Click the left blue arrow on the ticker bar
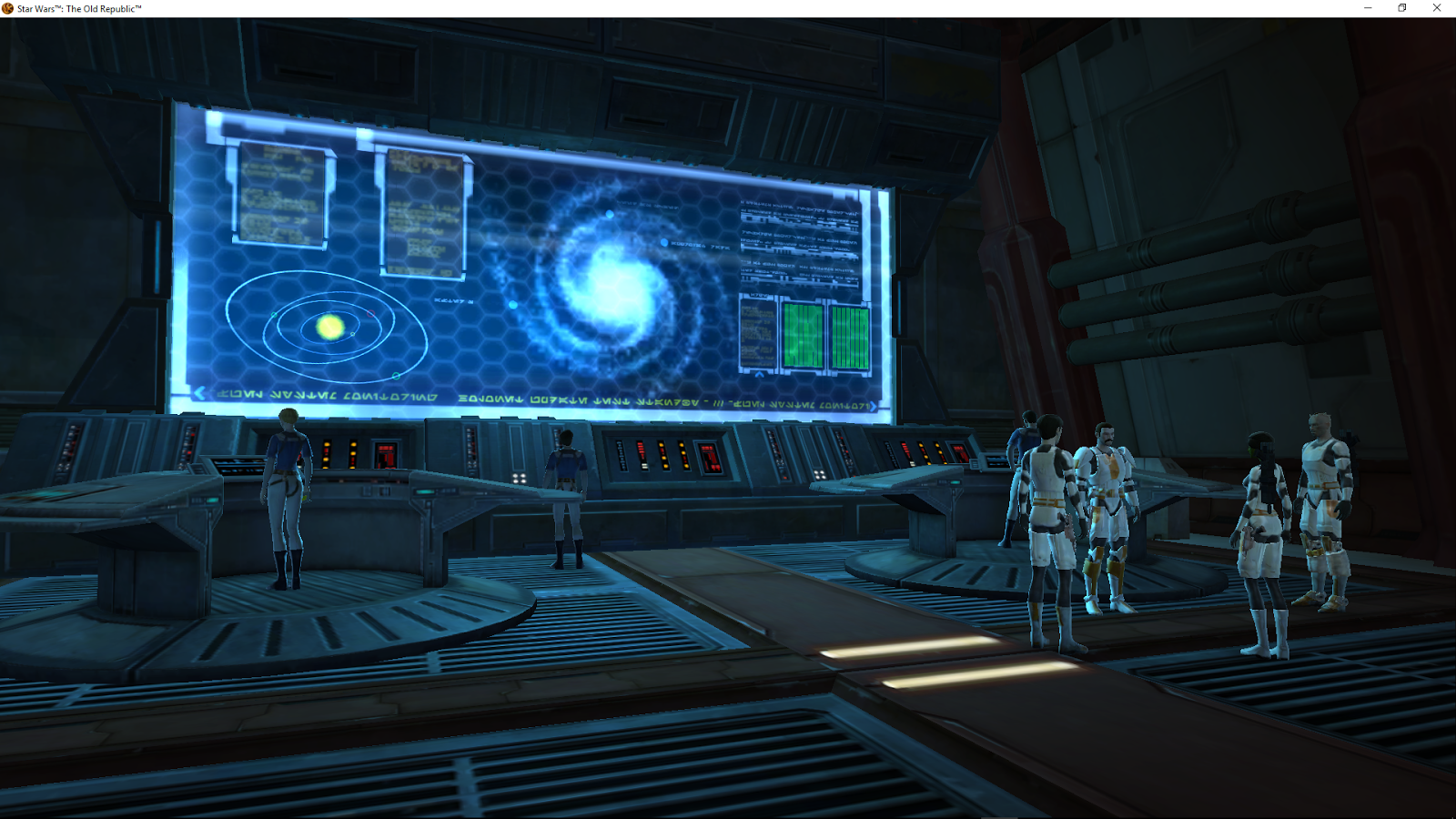The width and height of the screenshot is (1456, 819). (197, 393)
